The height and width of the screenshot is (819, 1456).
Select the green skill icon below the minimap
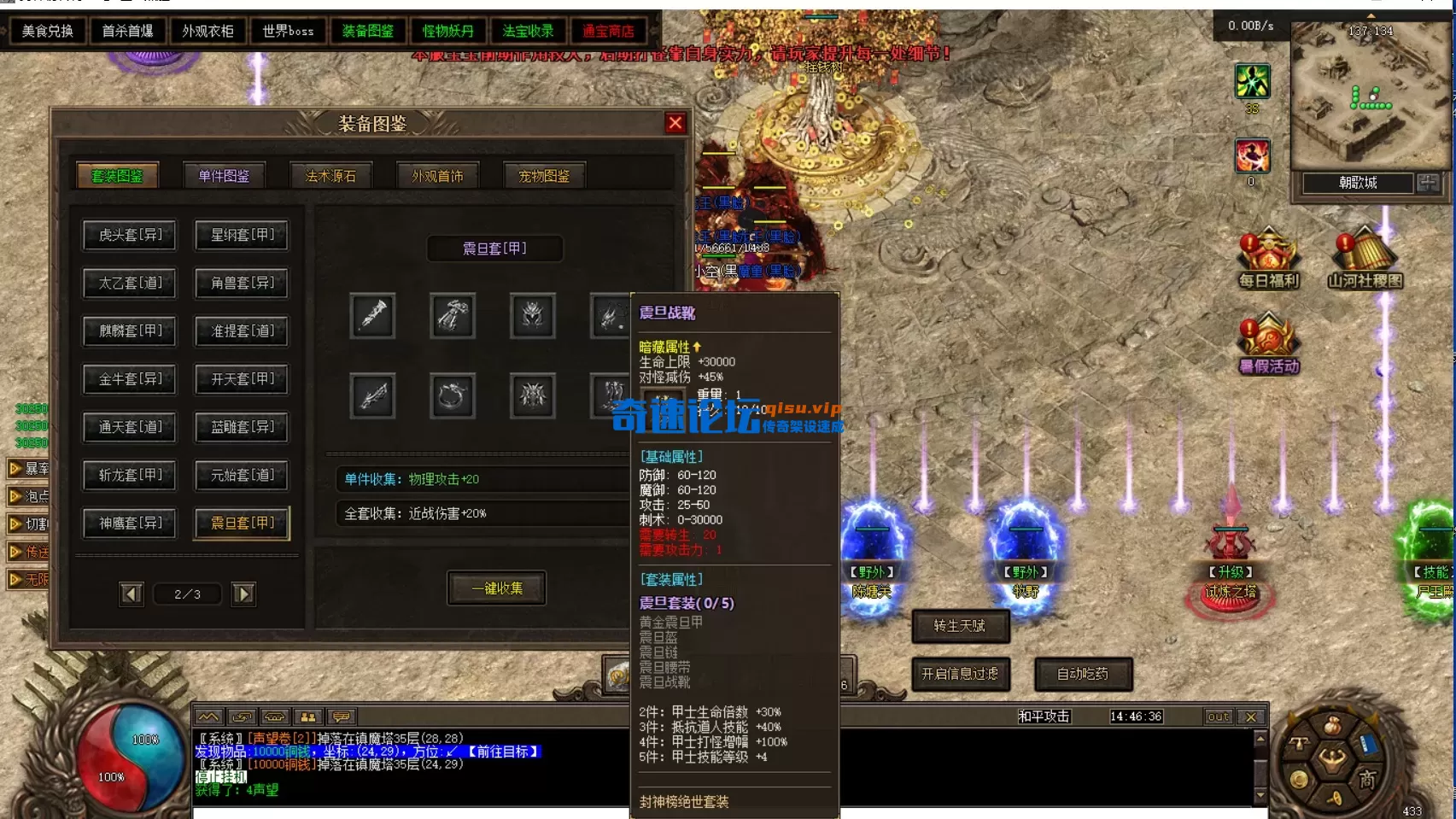[x=1250, y=81]
